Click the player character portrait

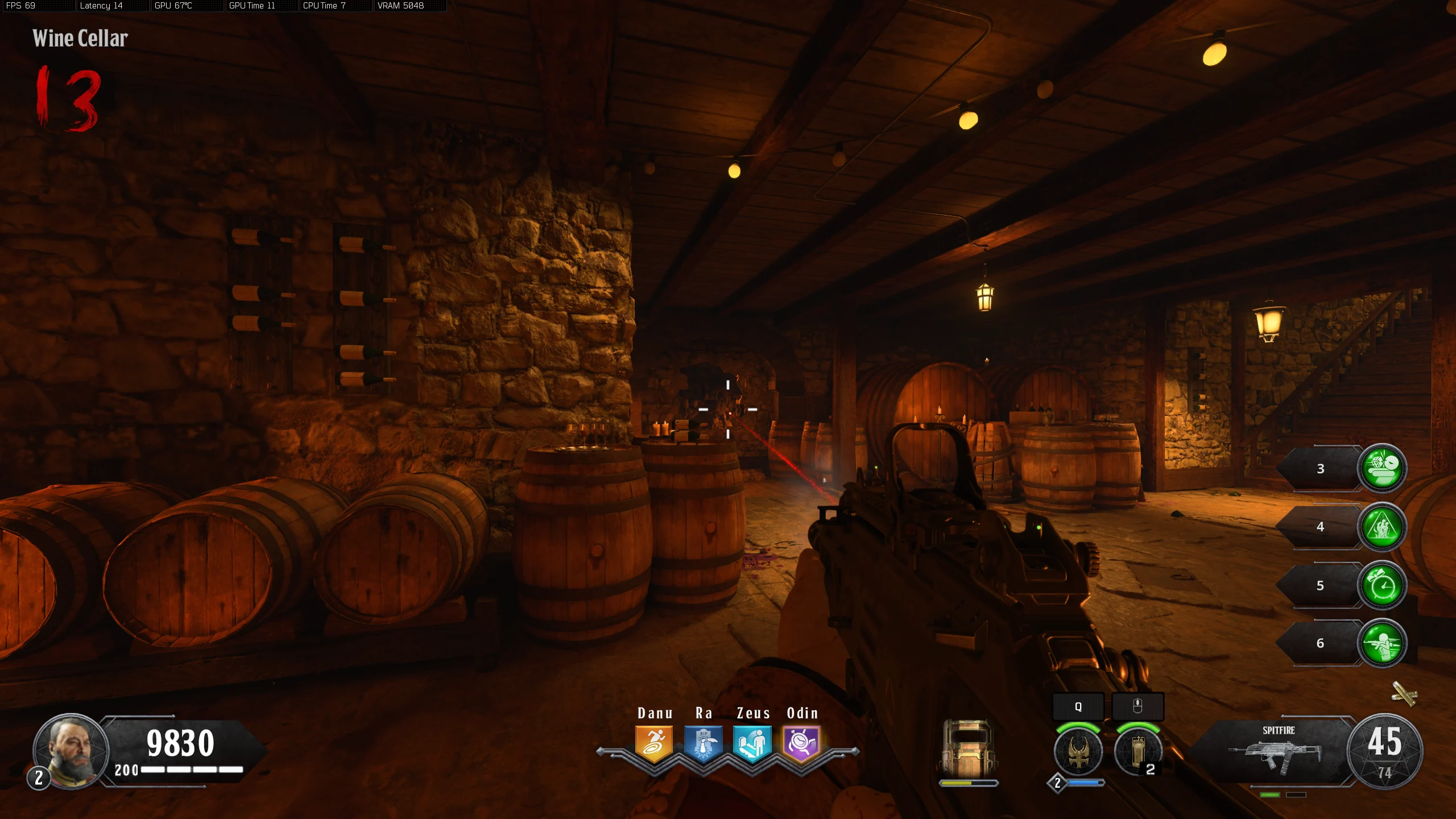coord(72,750)
